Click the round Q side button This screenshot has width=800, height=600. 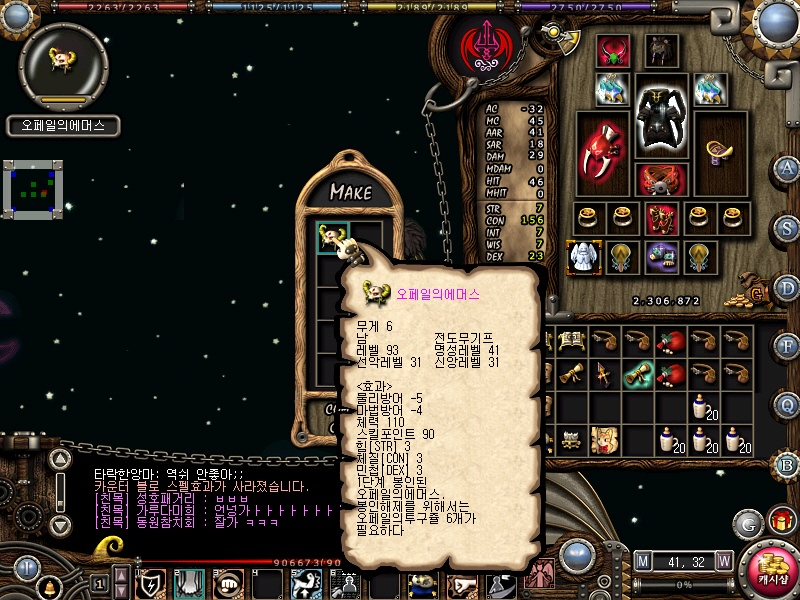click(x=788, y=404)
